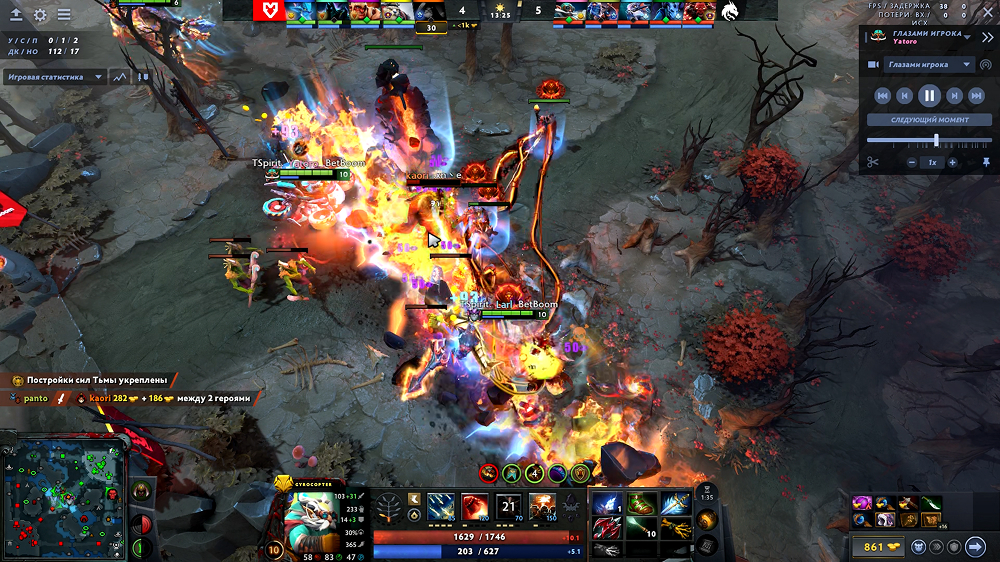Pin the replay control panel
The width and height of the screenshot is (1000, 562).
[x=986, y=162]
